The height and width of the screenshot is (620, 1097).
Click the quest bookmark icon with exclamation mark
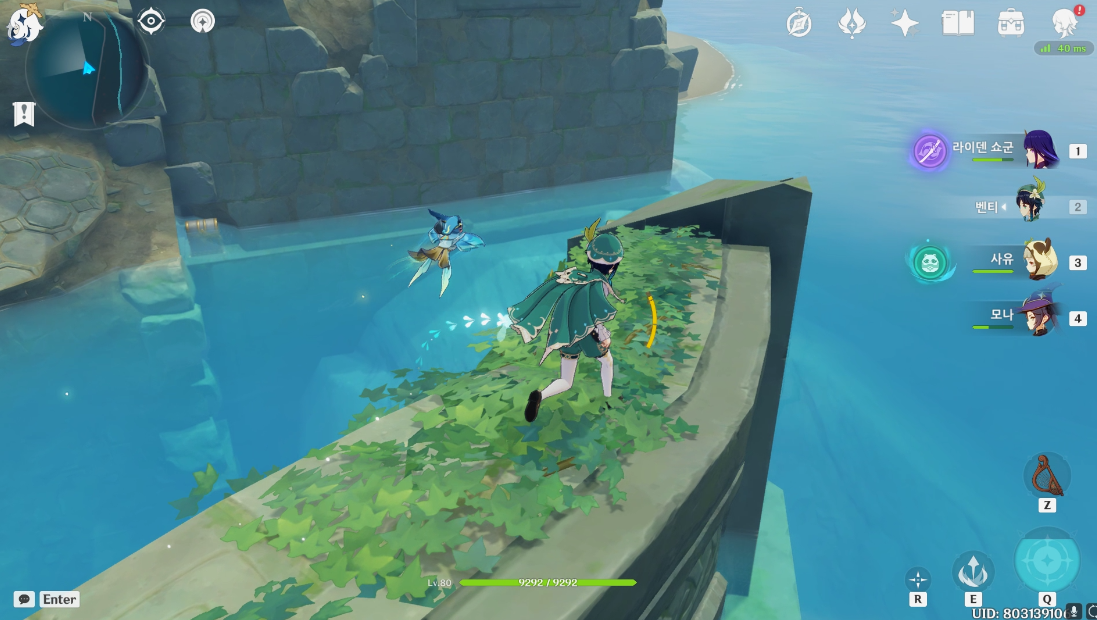pyautogui.click(x=24, y=114)
